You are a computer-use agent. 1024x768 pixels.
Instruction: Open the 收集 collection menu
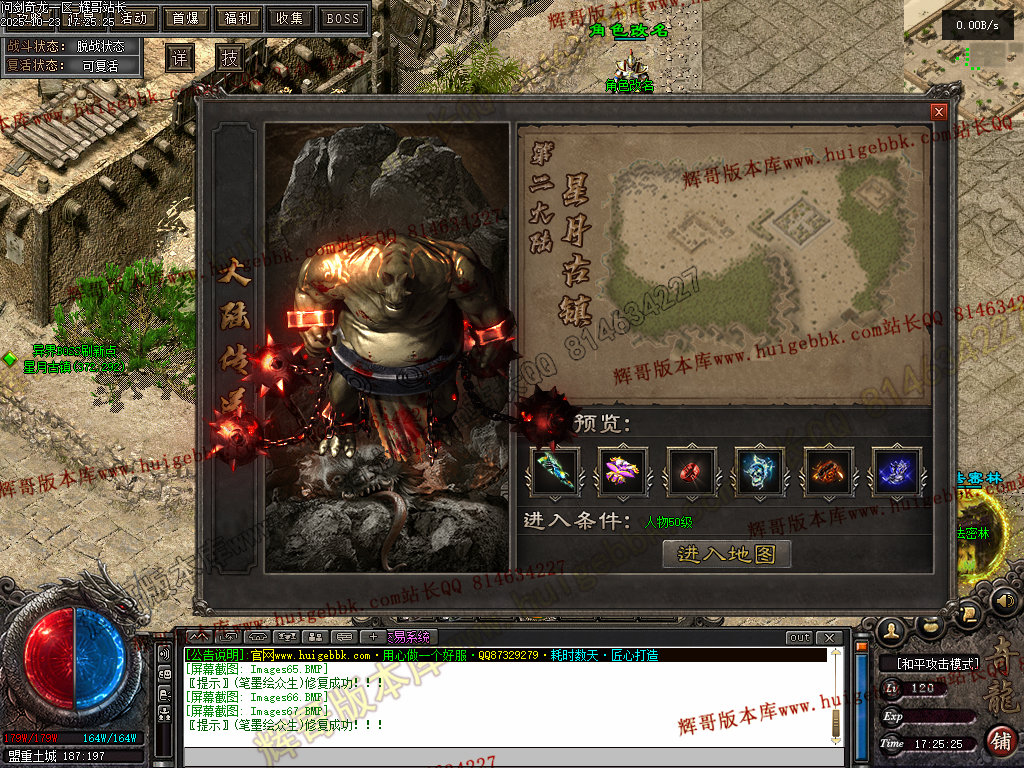[290, 18]
